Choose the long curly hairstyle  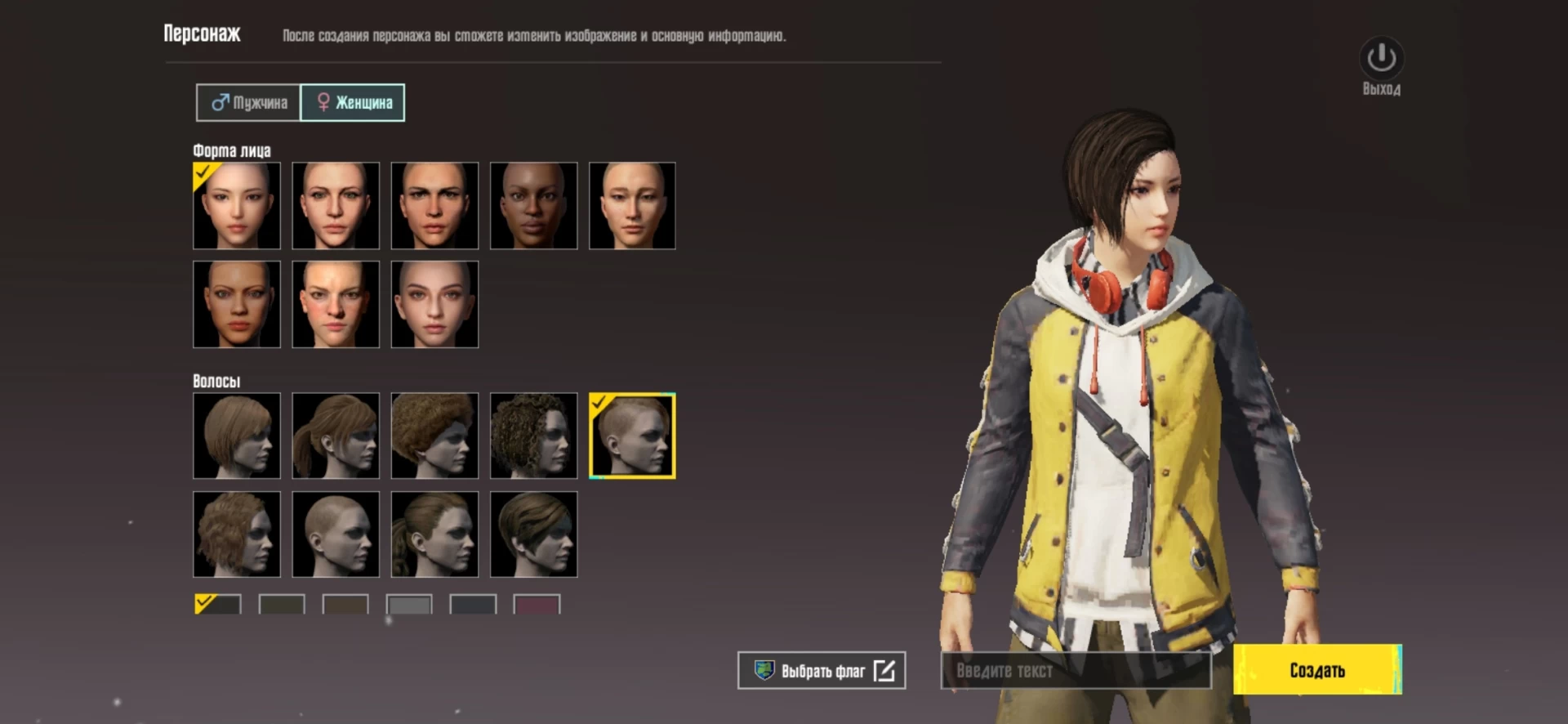533,436
